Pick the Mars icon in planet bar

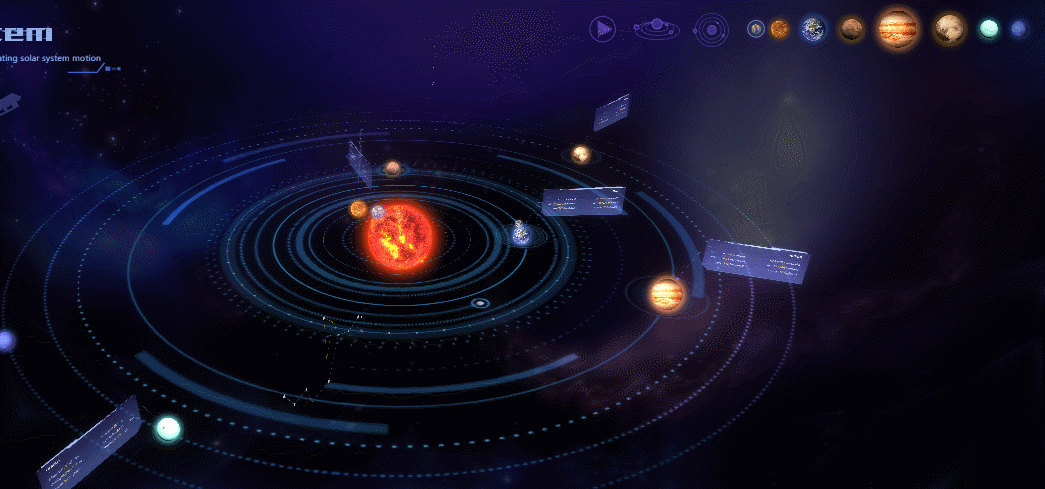(x=852, y=29)
